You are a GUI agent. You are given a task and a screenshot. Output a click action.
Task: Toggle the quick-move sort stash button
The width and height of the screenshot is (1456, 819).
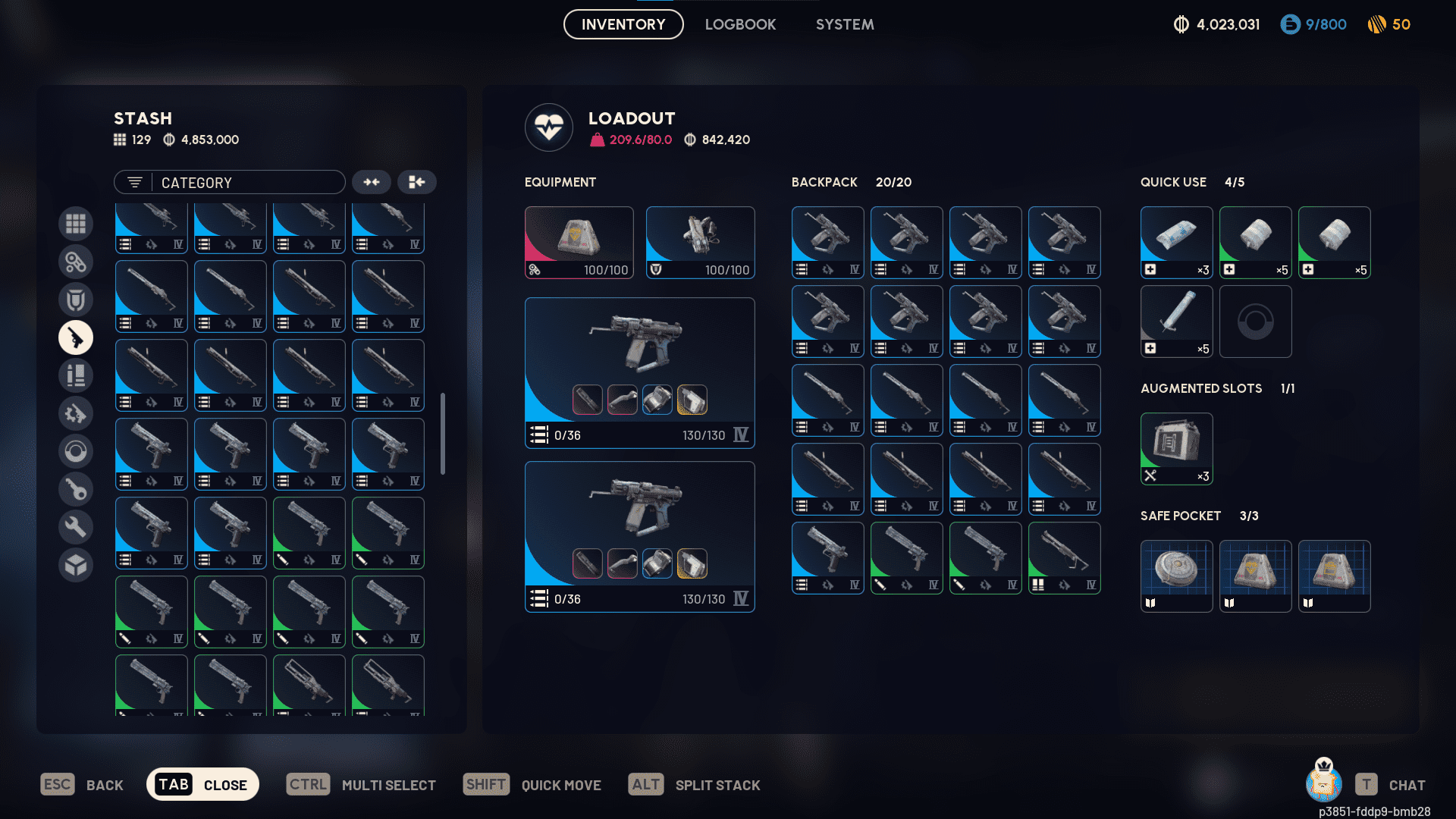(x=417, y=182)
